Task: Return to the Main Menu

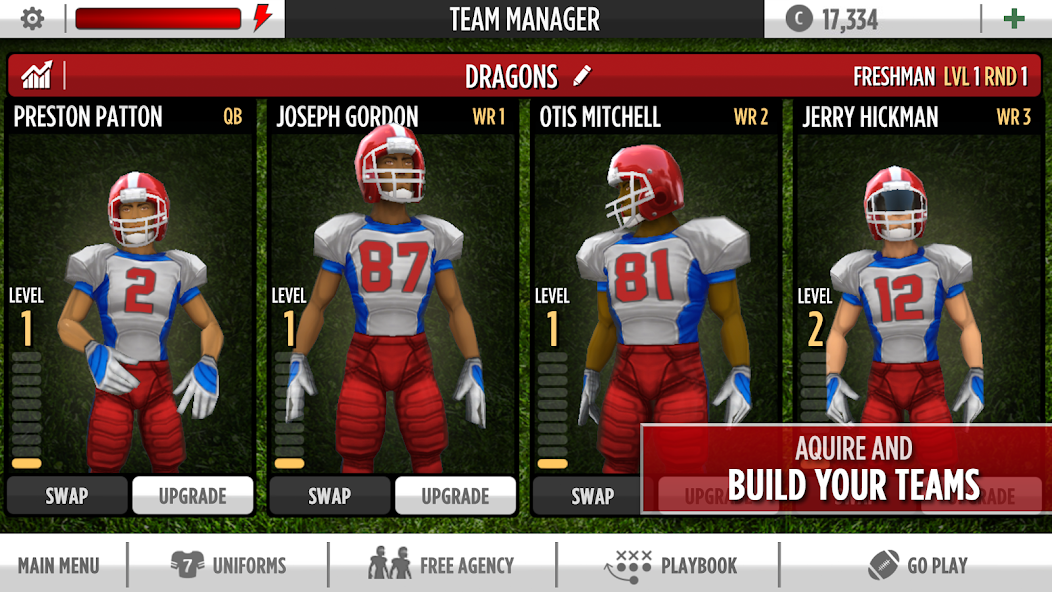Action: point(59,565)
